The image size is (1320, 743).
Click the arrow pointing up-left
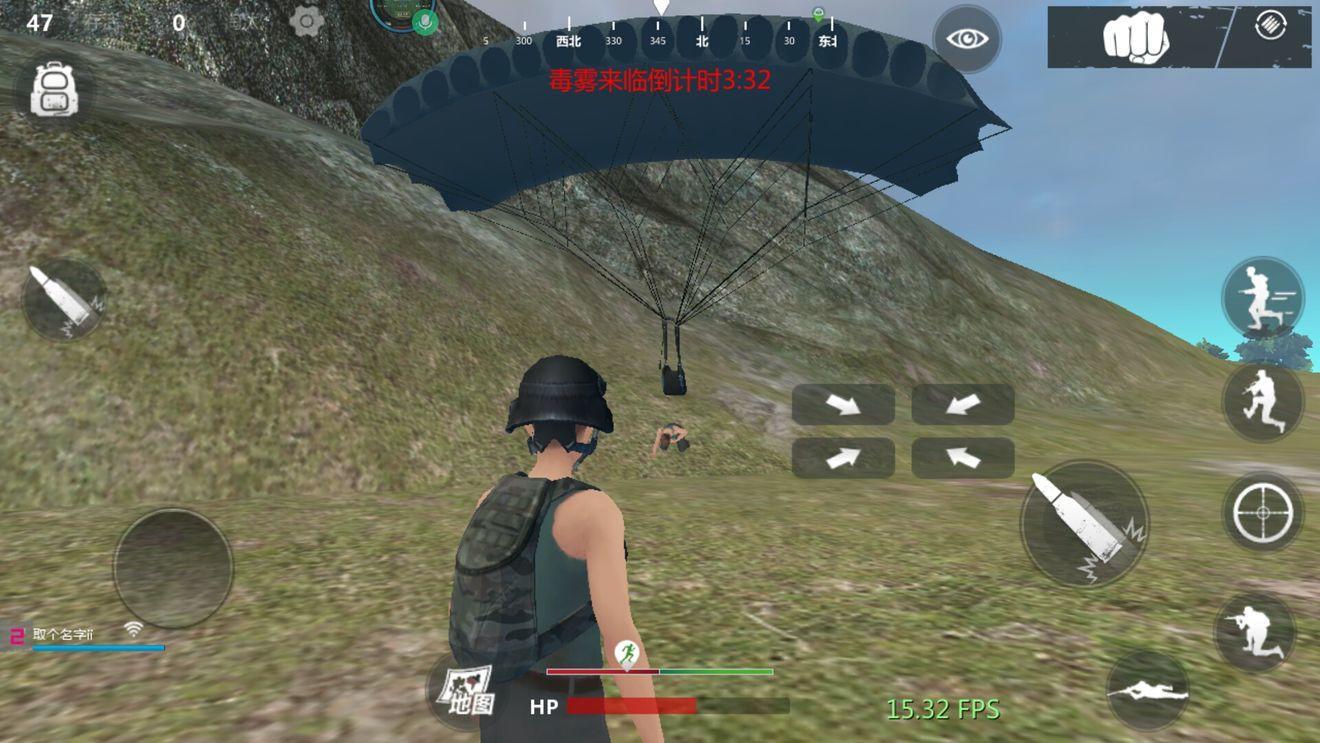[962, 458]
